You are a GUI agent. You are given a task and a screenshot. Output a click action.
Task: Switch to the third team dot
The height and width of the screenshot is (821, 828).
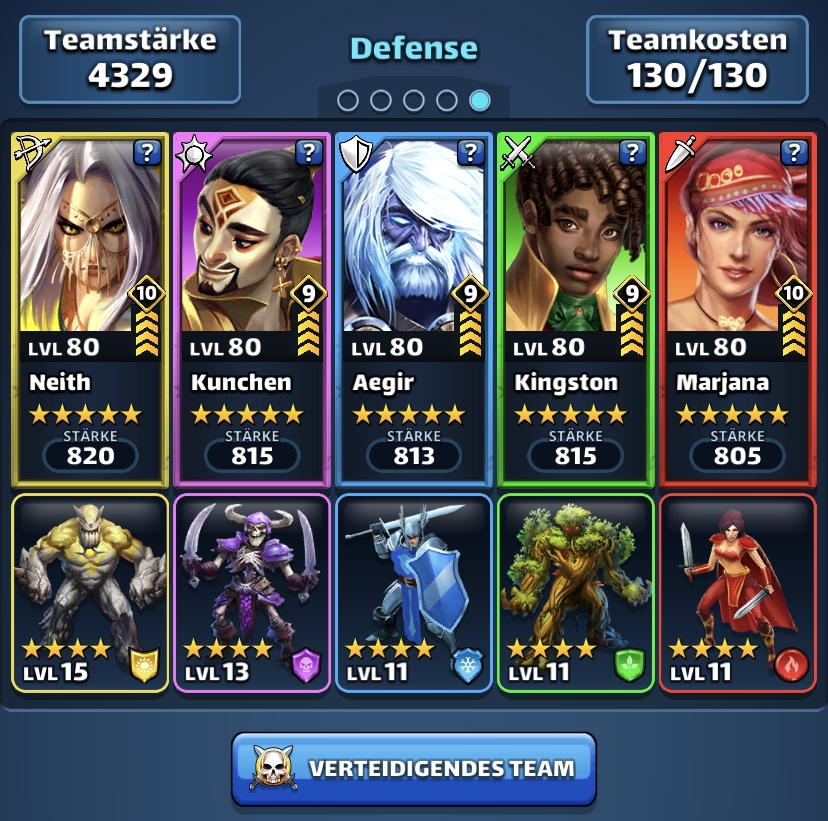(414, 100)
